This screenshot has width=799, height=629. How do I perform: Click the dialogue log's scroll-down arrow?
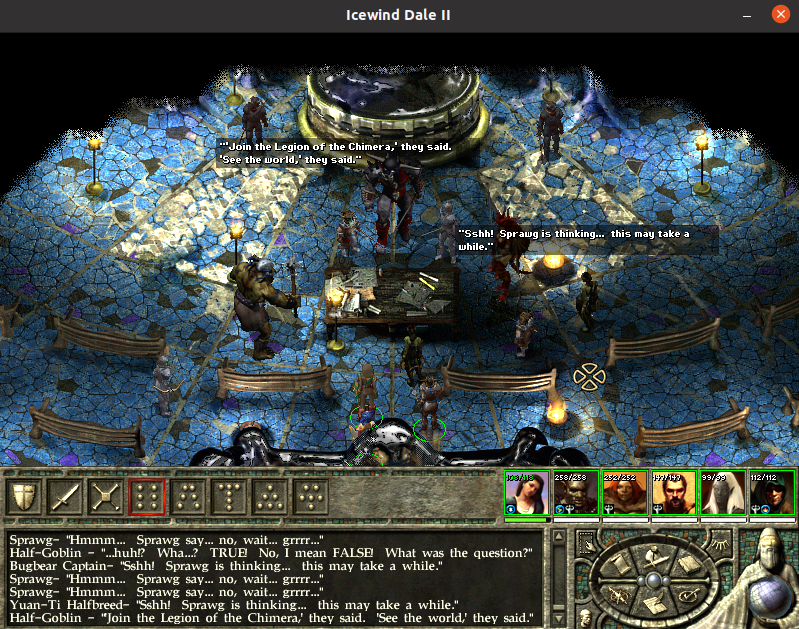coord(559,617)
